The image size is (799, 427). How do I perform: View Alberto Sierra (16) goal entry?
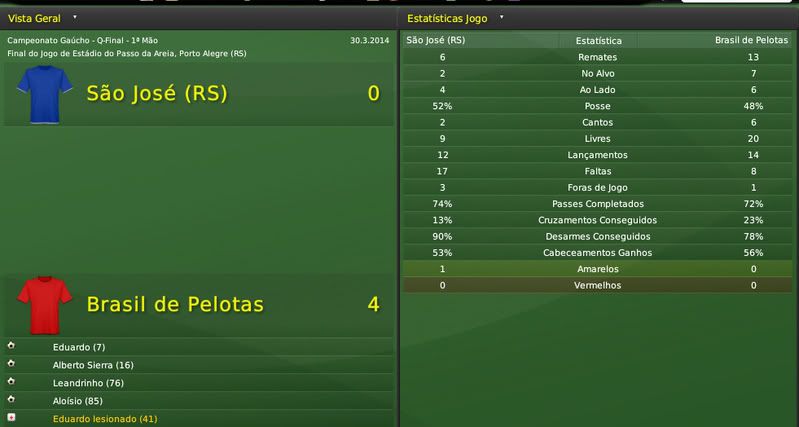93,365
